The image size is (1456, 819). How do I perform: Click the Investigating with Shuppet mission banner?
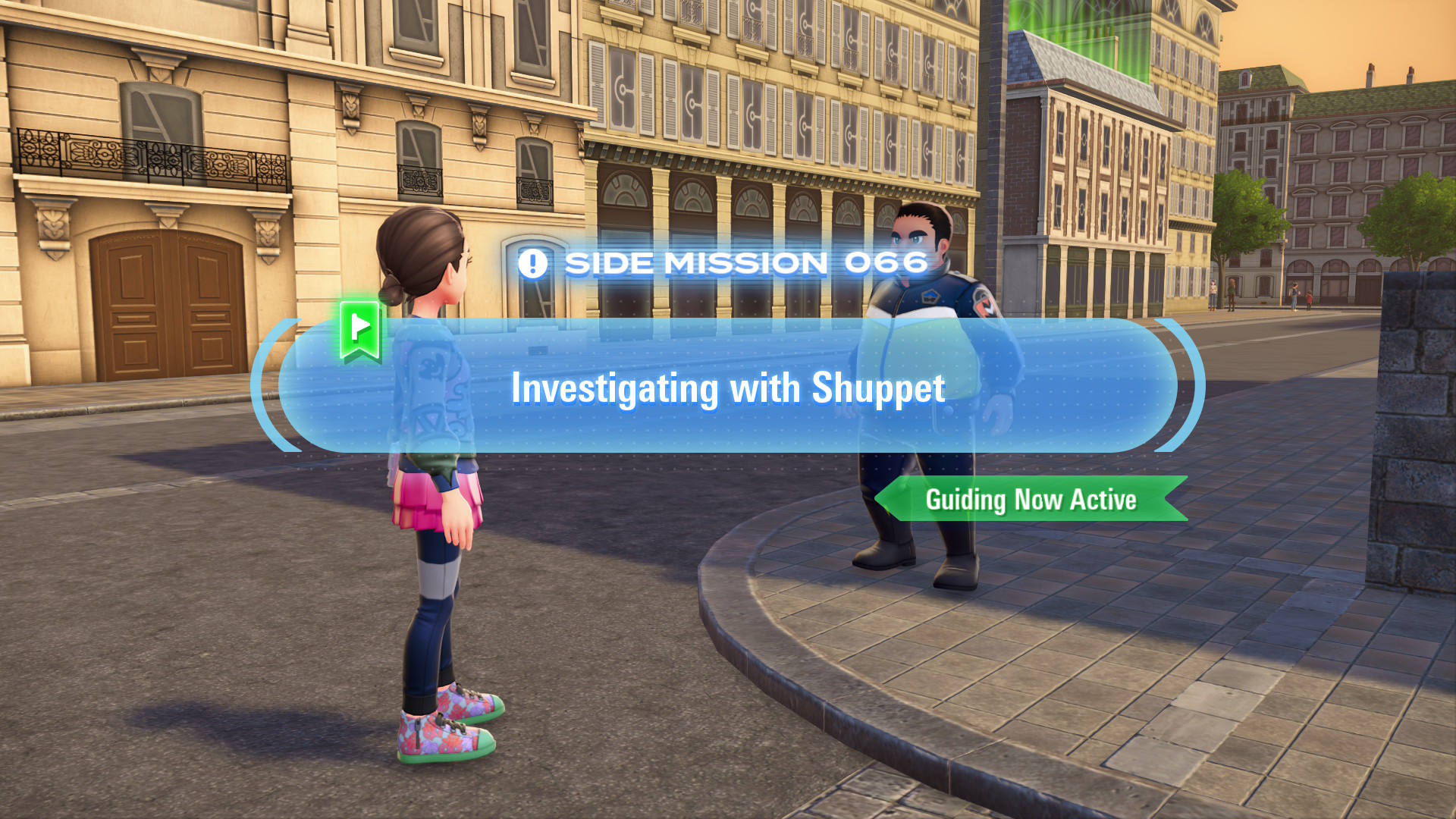728,388
